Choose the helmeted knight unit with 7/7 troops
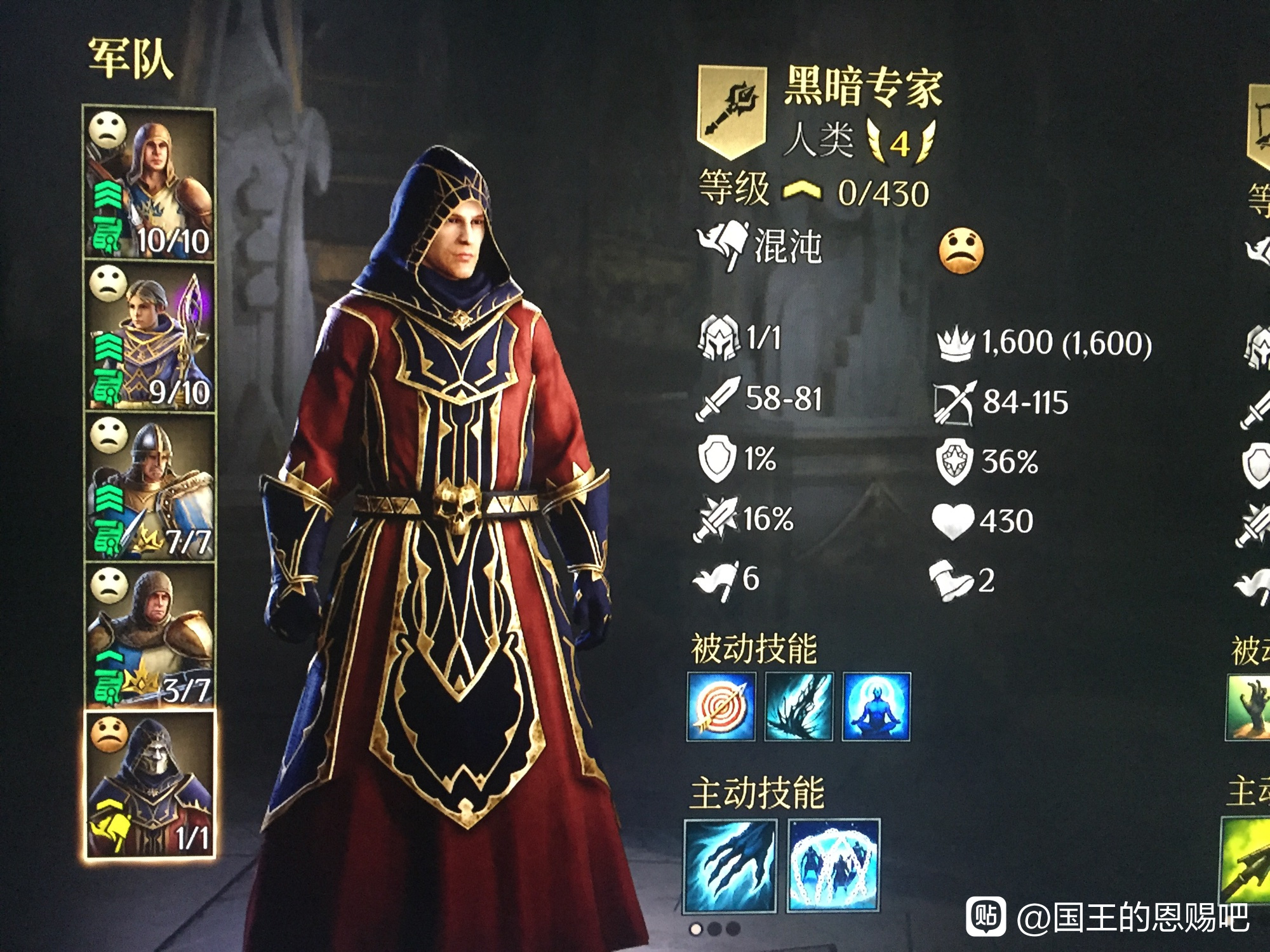 (150, 487)
